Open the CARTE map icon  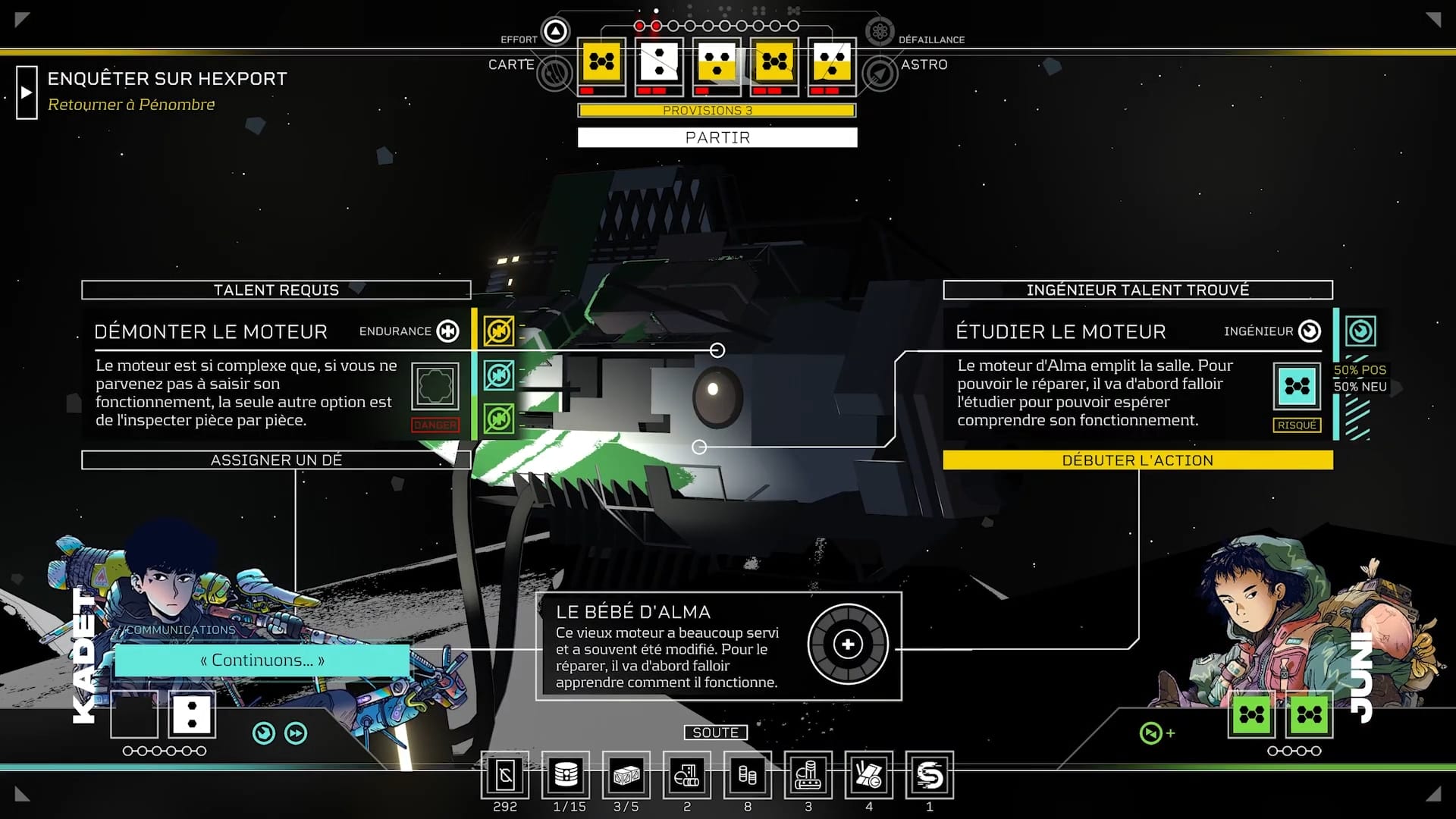point(555,74)
